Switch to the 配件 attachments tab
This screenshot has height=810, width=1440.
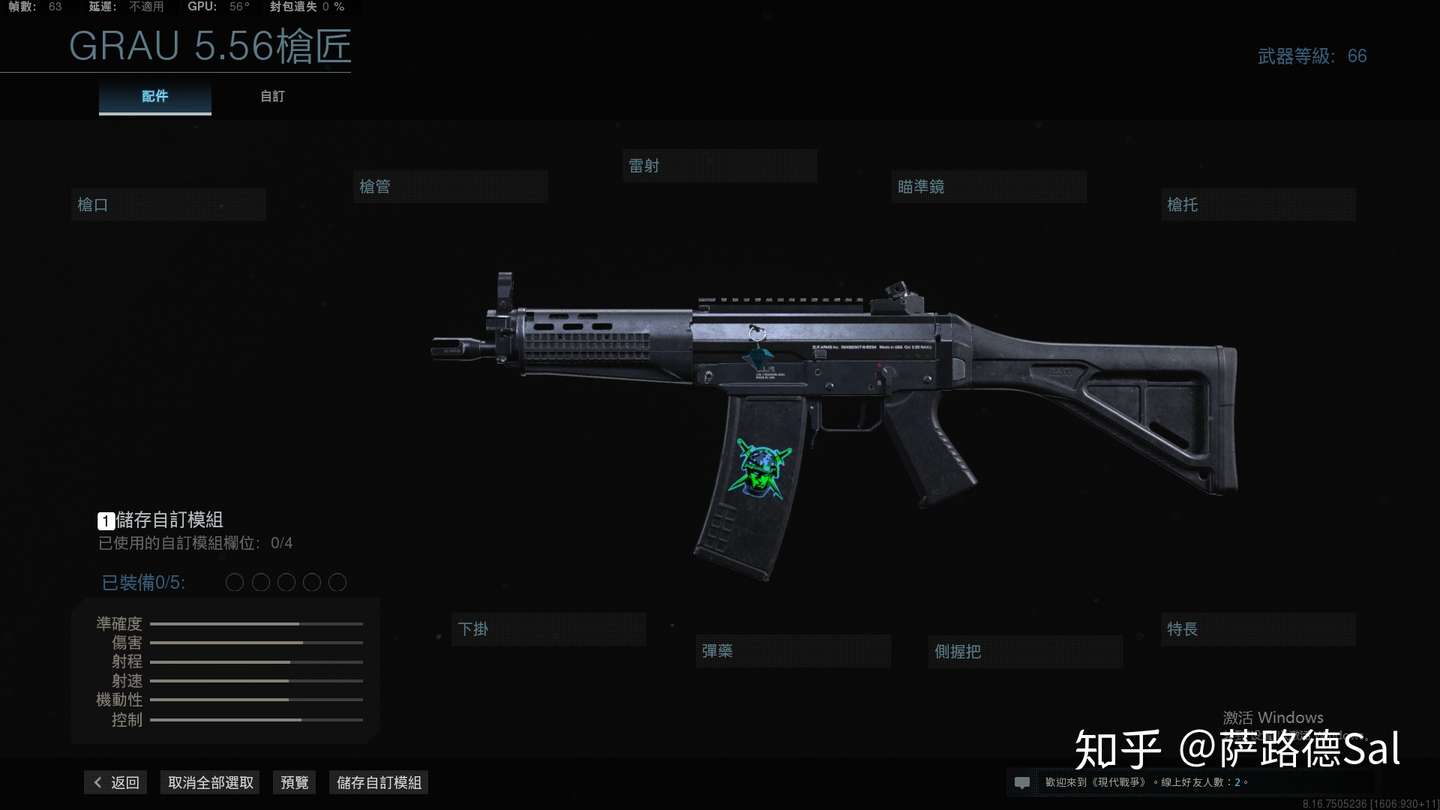(x=155, y=96)
